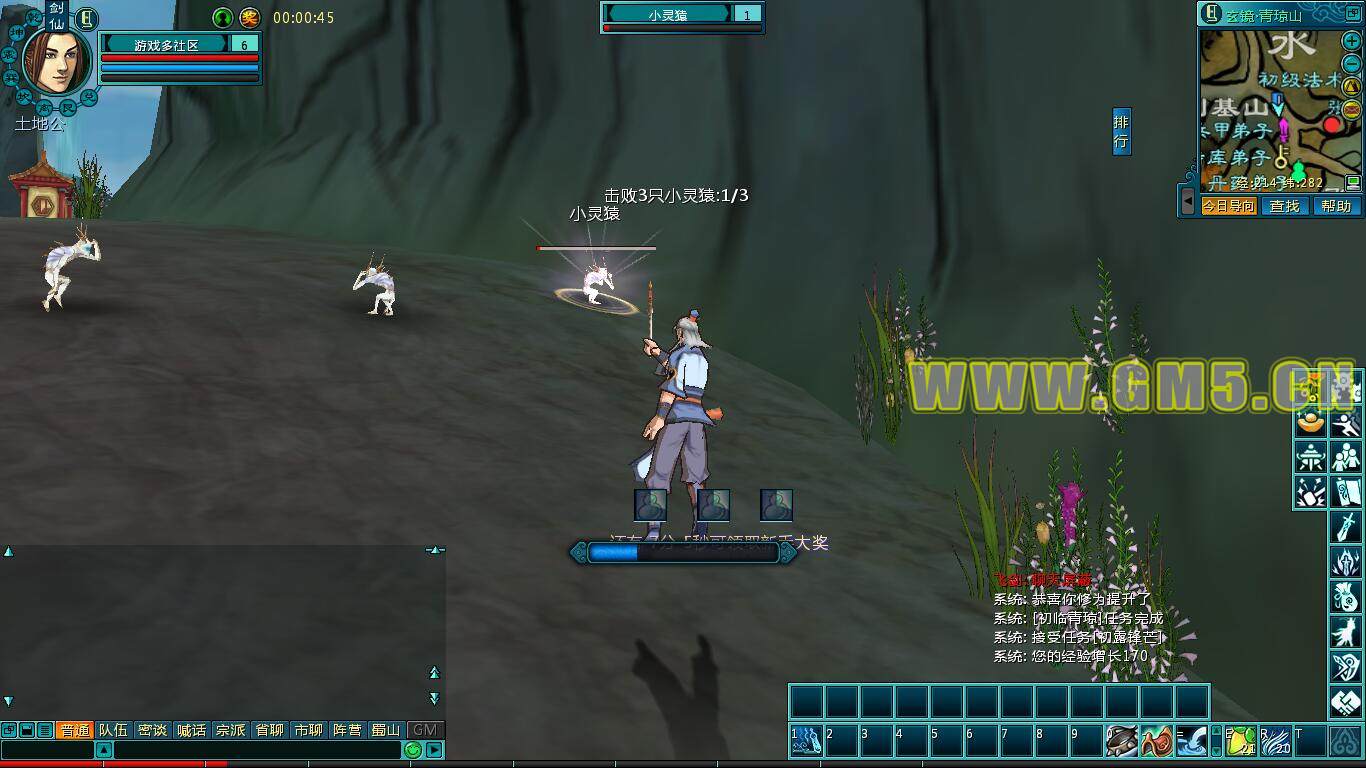Select the 密谈 whisper chat tab
Screen dimensions: 1366x768
click(152, 730)
